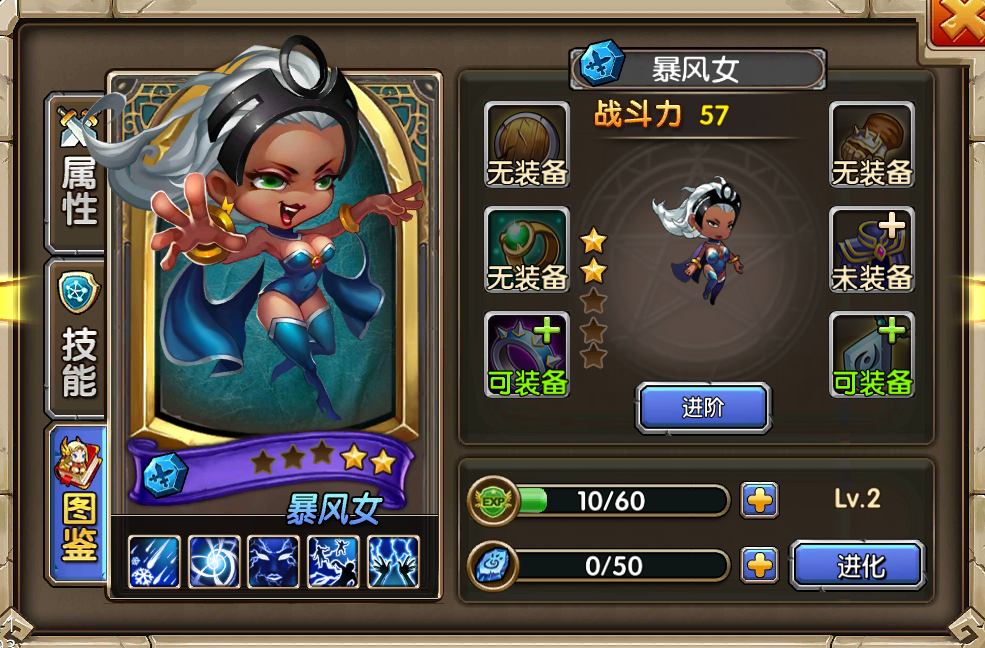985x648 pixels.
Task: Equip the grey rune tablet slot marked 可装备
Action: coord(872,355)
